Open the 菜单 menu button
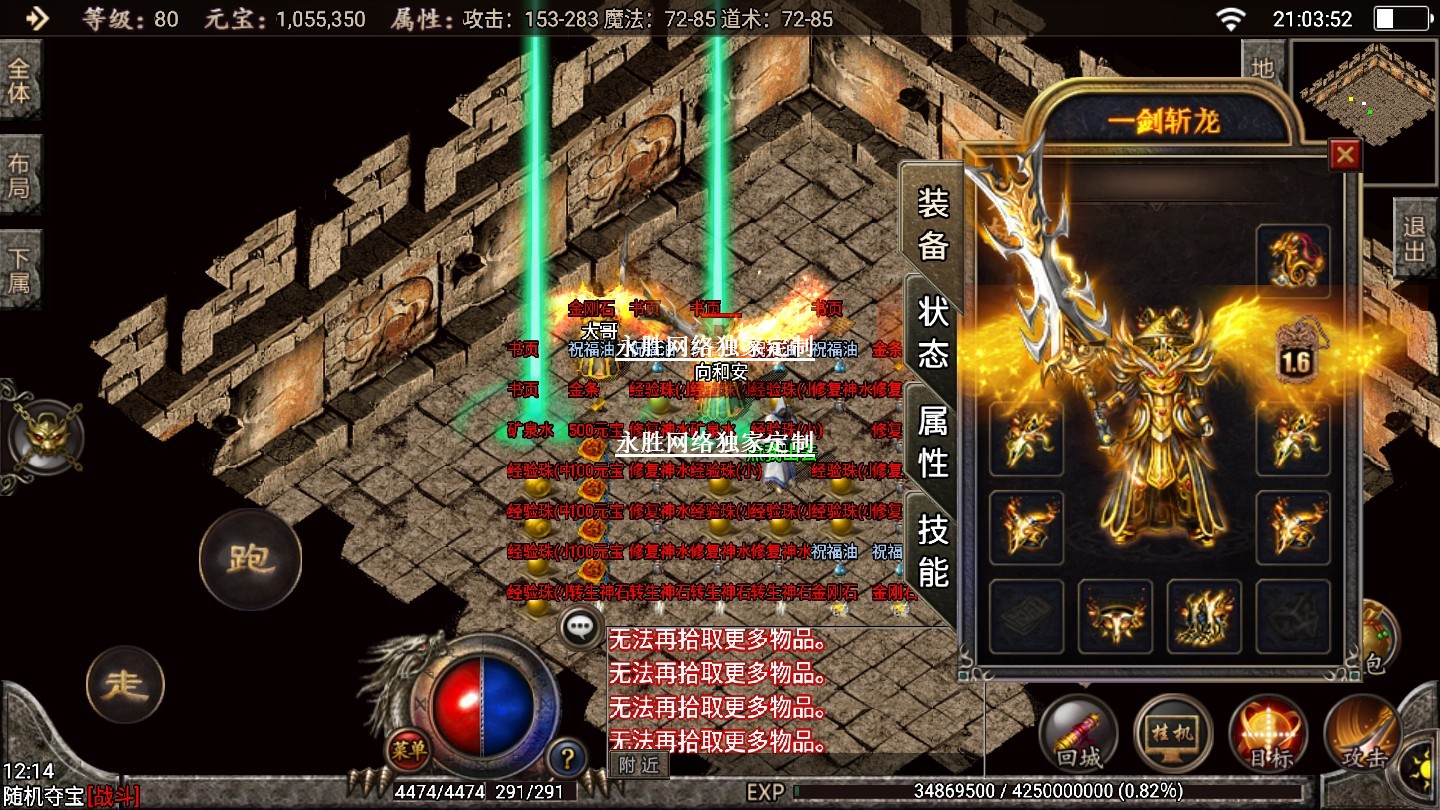This screenshot has width=1440, height=810. (408, 747)
